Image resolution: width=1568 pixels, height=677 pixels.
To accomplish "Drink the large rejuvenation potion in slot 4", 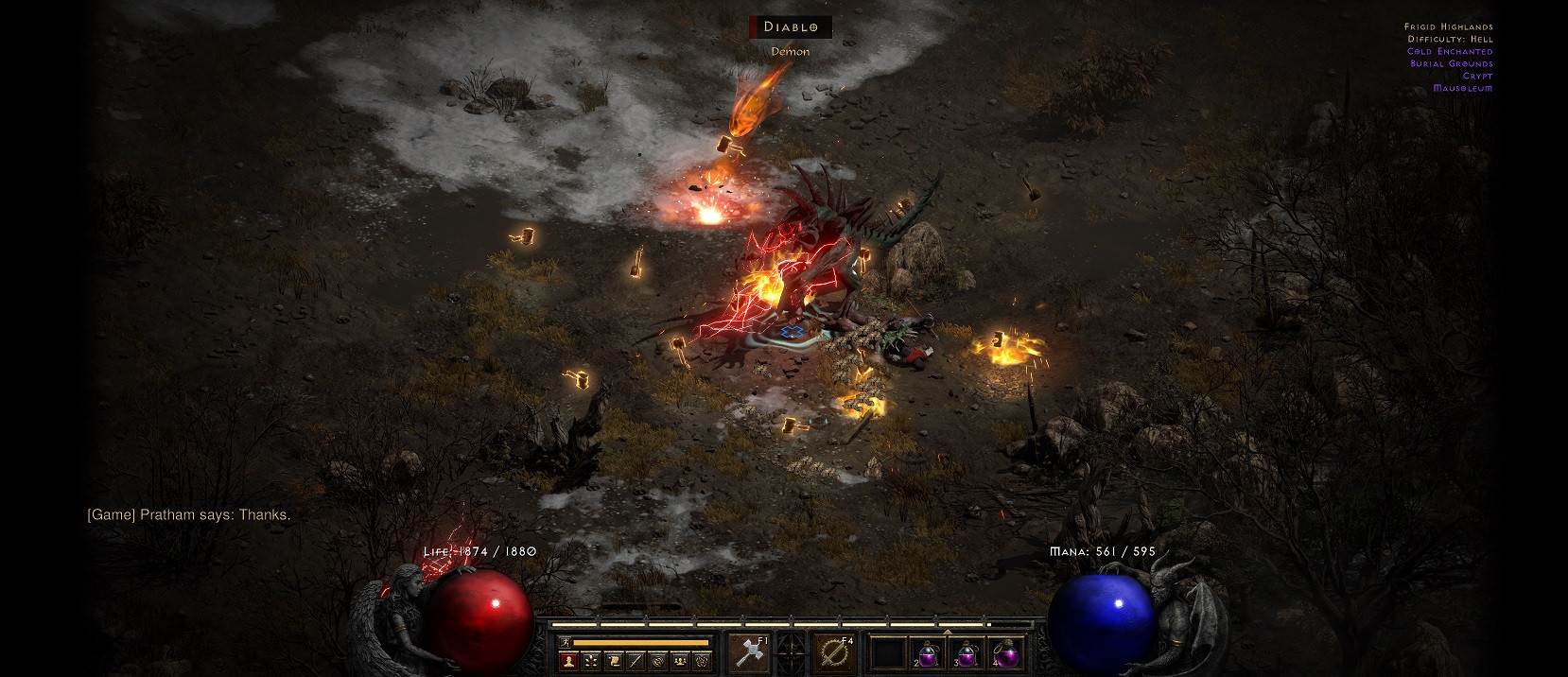I will [1006, 653].
